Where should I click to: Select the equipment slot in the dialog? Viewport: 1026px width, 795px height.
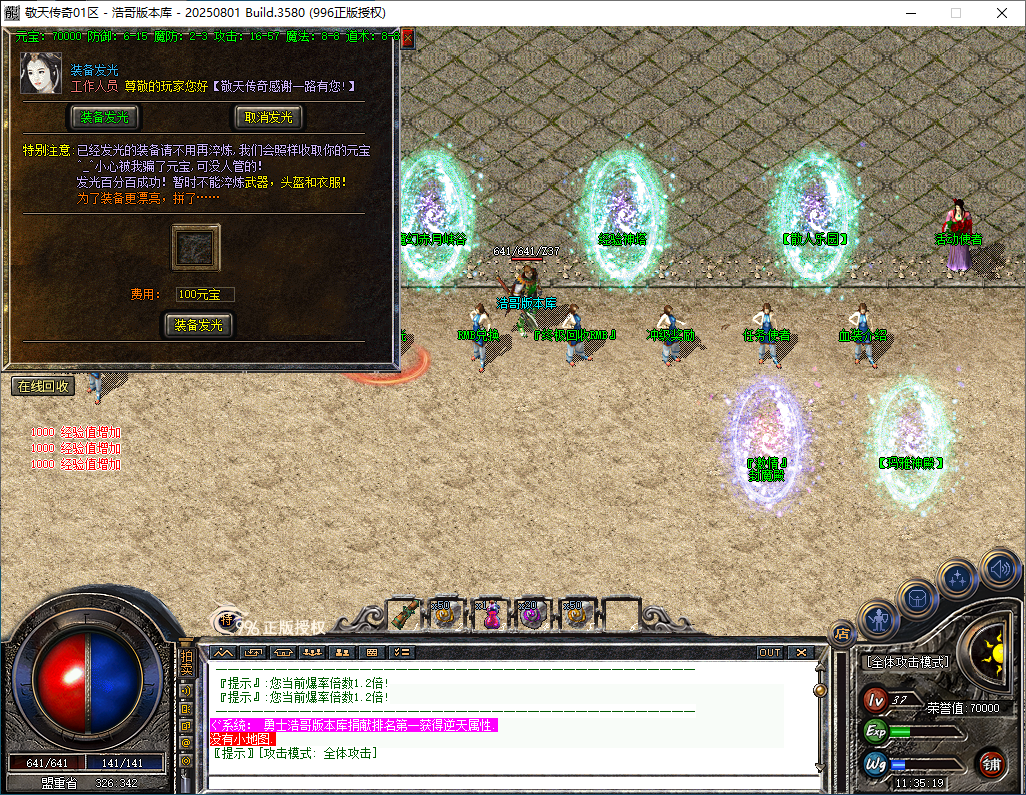pos(196,247)
